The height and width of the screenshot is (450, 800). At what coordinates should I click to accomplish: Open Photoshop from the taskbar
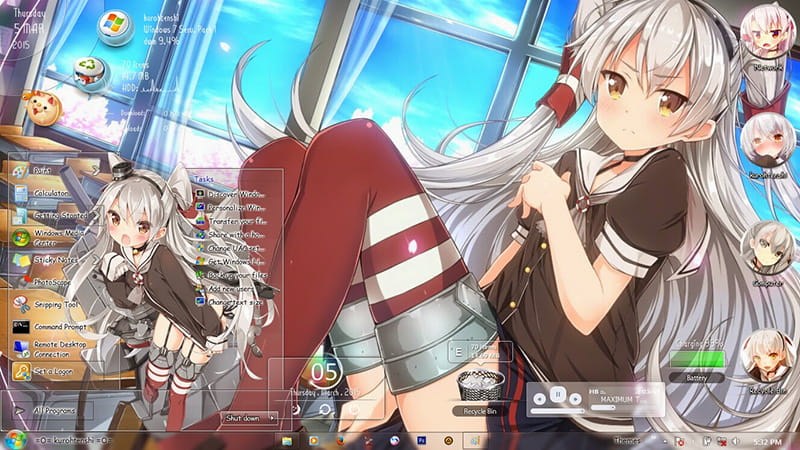click(x=421, y=440)
